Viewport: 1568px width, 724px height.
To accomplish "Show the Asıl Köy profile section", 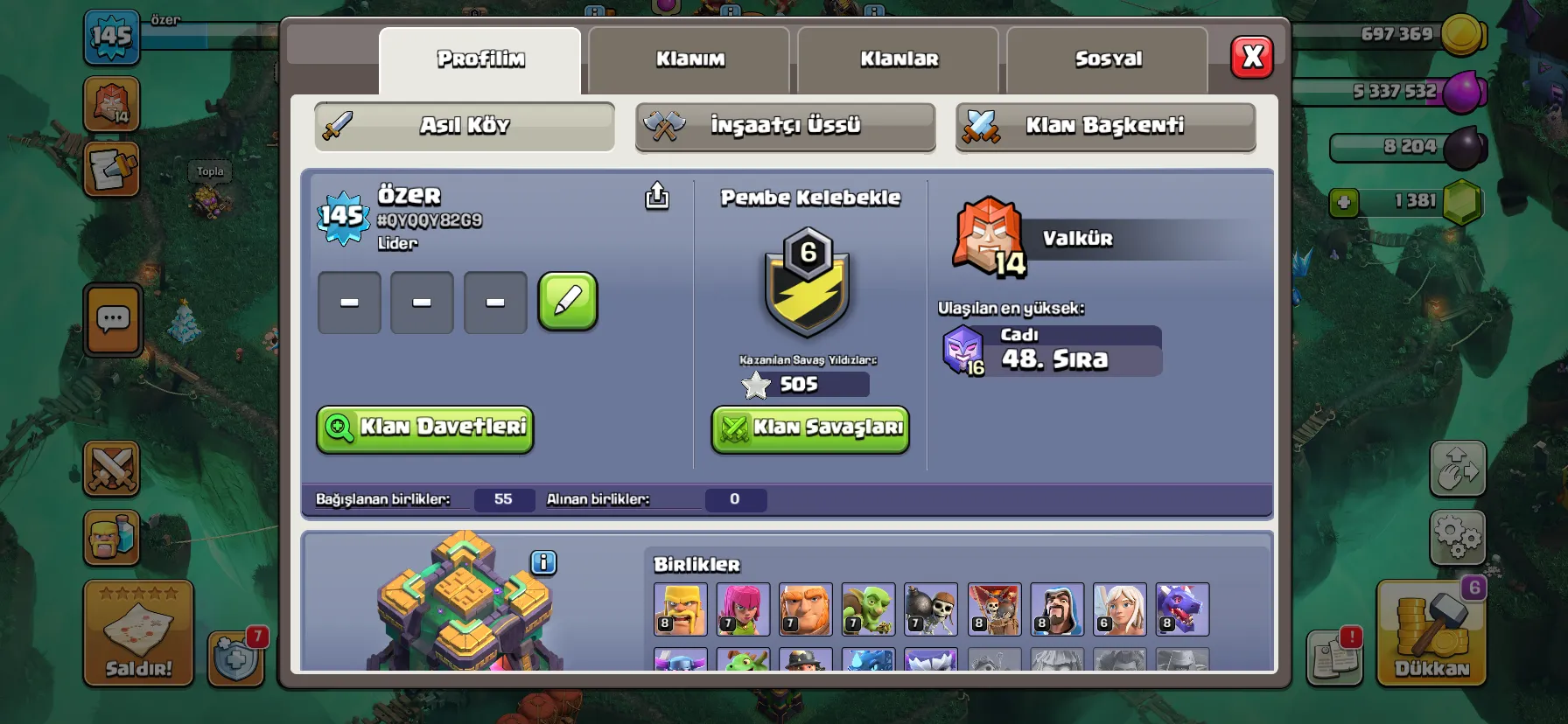I will point(465,126).
